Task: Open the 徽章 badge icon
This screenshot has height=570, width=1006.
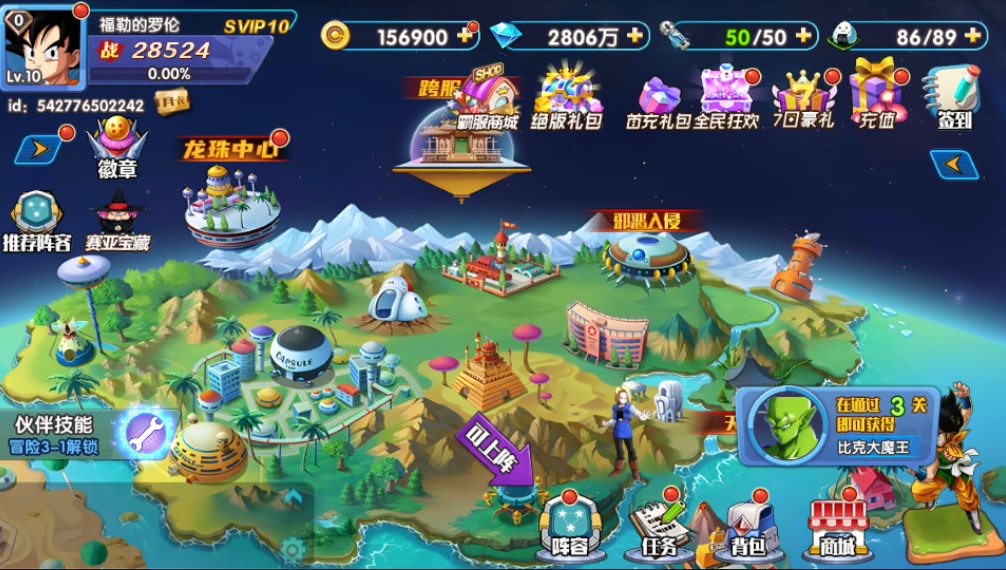Action: click(117, 148)
